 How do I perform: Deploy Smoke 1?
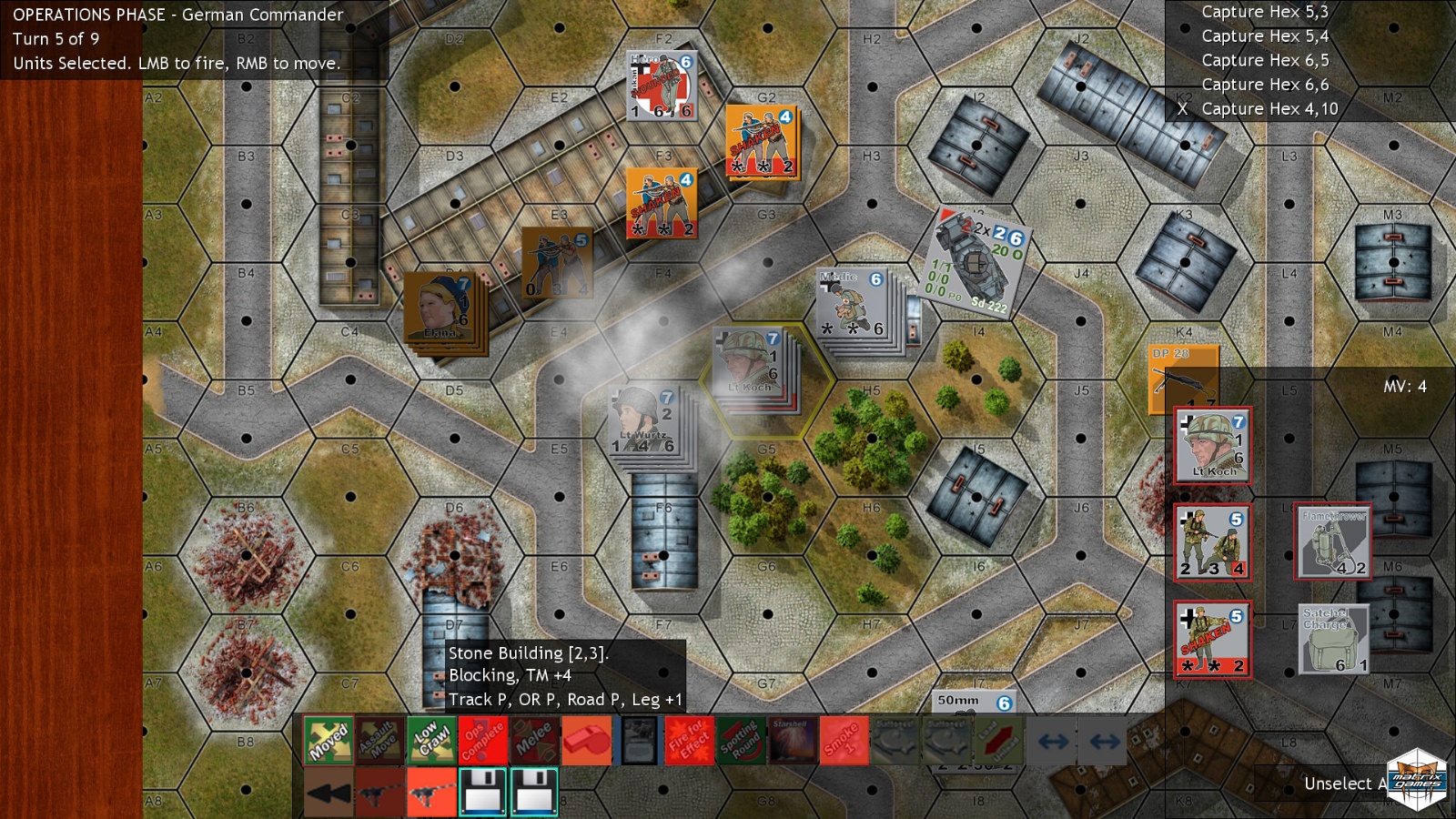point(844,740)
